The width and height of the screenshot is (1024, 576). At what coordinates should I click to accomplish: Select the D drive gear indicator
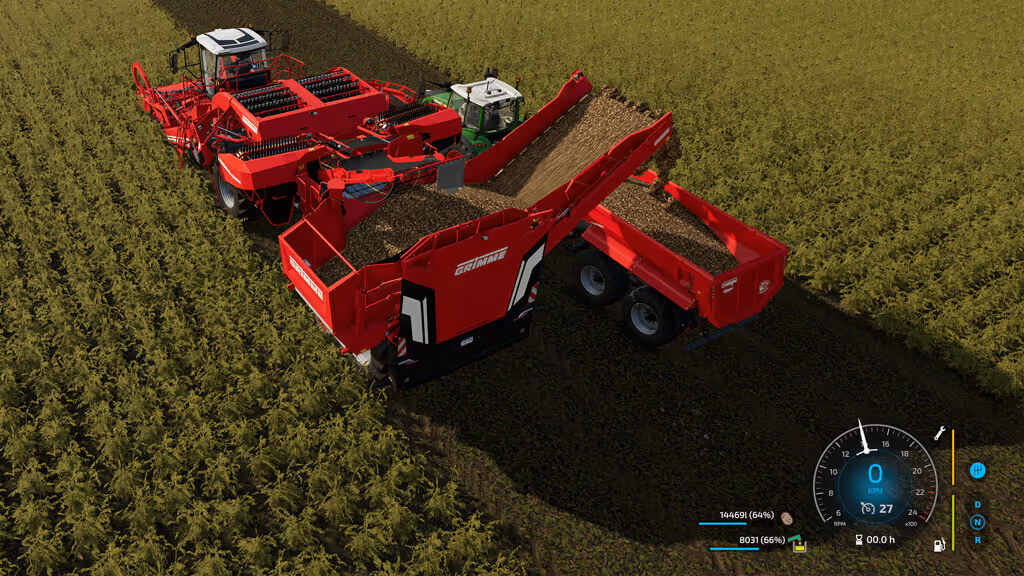977,505
